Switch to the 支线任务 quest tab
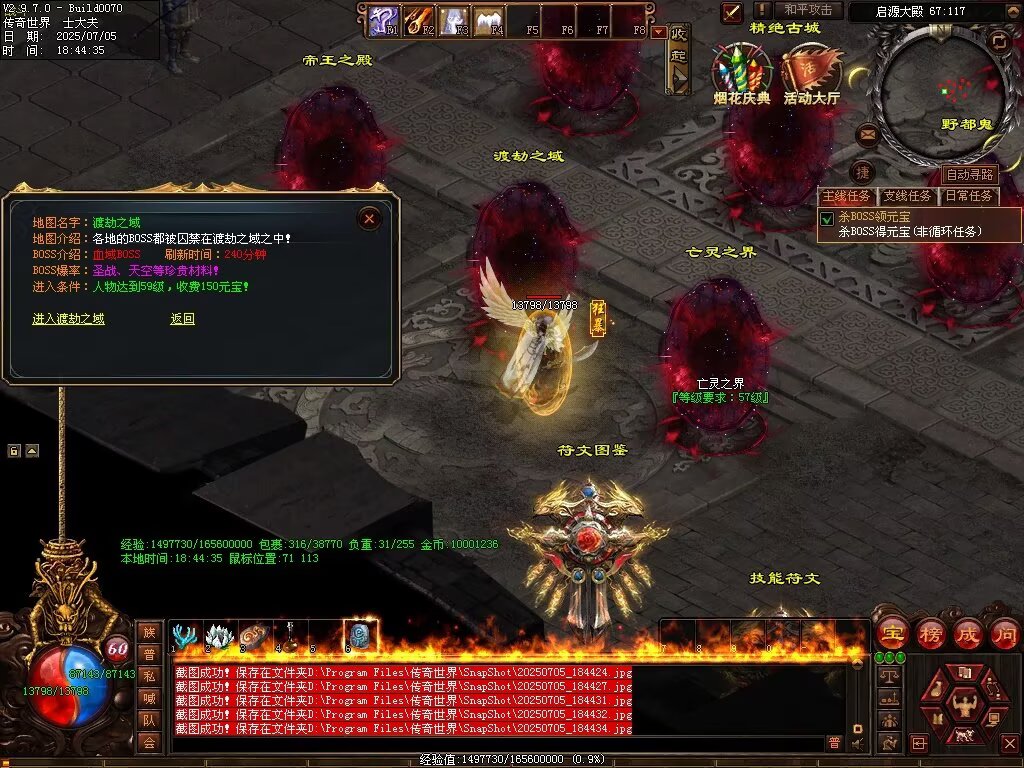1024x768 pixels. (x=908, y=196)
